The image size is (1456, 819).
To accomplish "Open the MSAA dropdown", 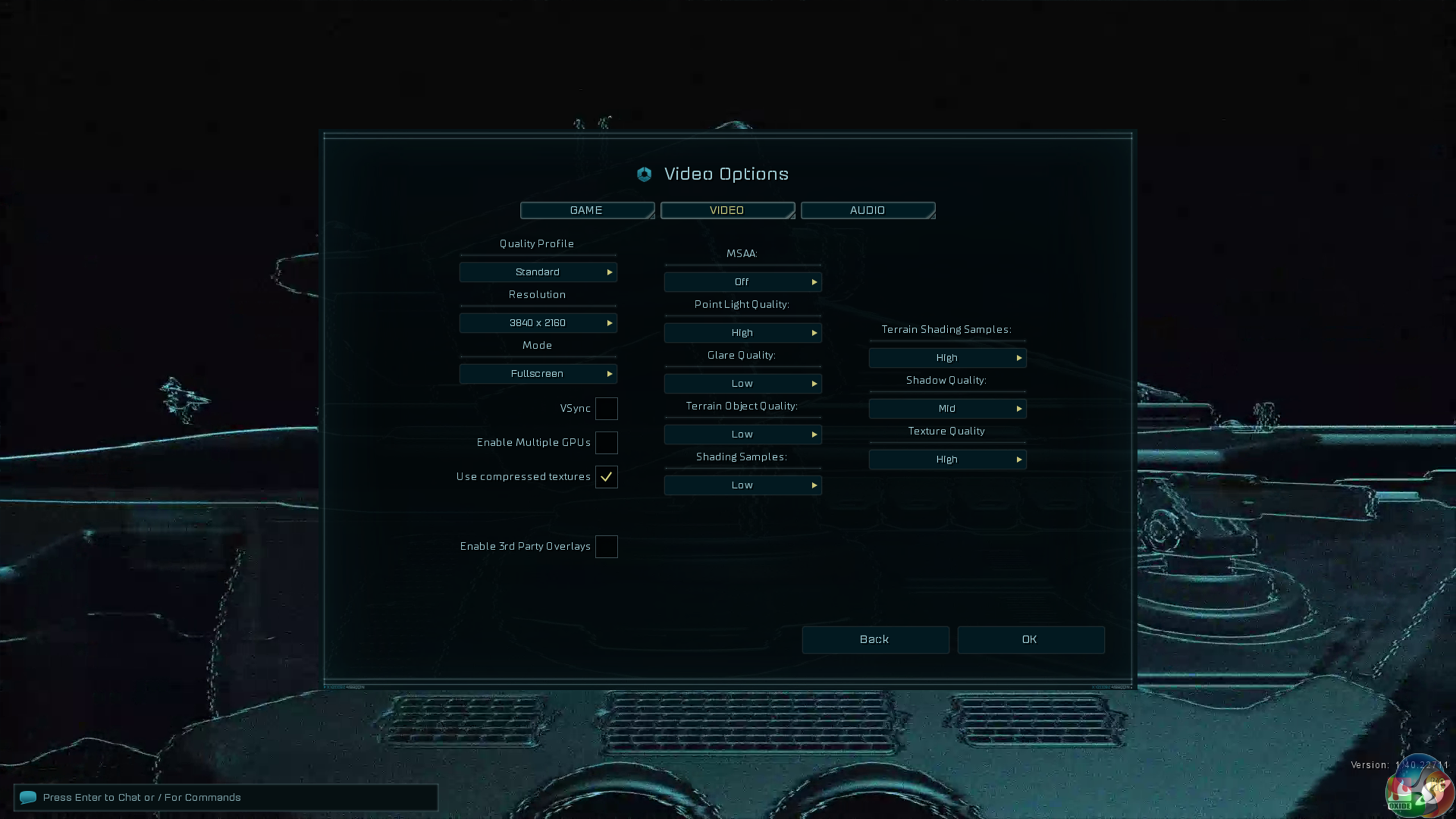I will pyautogui.click(x=743, y=282).
